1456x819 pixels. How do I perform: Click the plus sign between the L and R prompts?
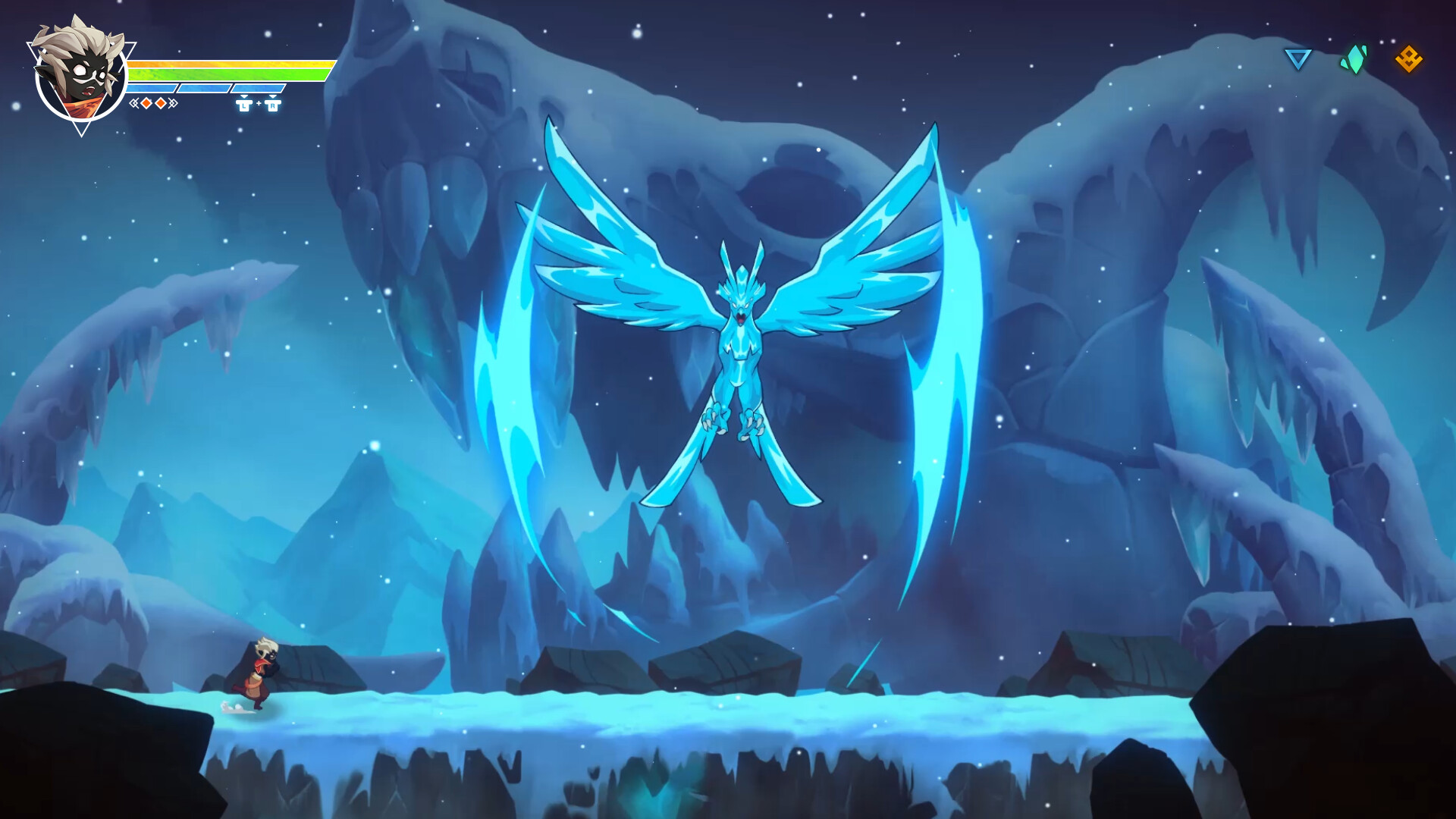pyautogui.click(x=259, y=105)
